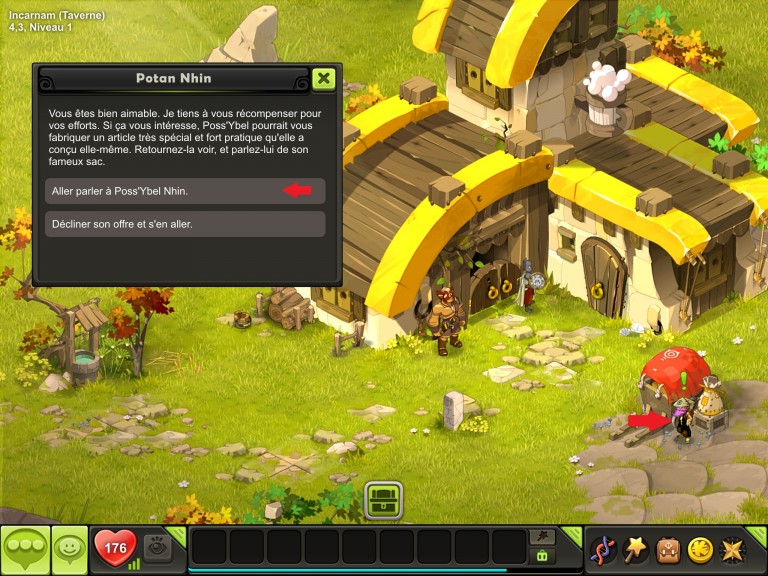Click the DNA helix icon
The height and width of the screenshot is (576, 768).
604,549
